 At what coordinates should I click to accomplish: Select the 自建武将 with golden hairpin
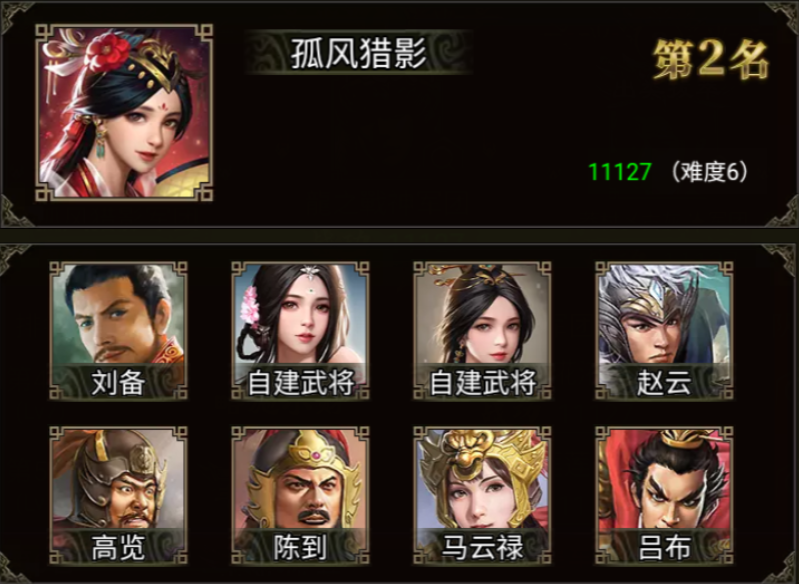(482, 330)
